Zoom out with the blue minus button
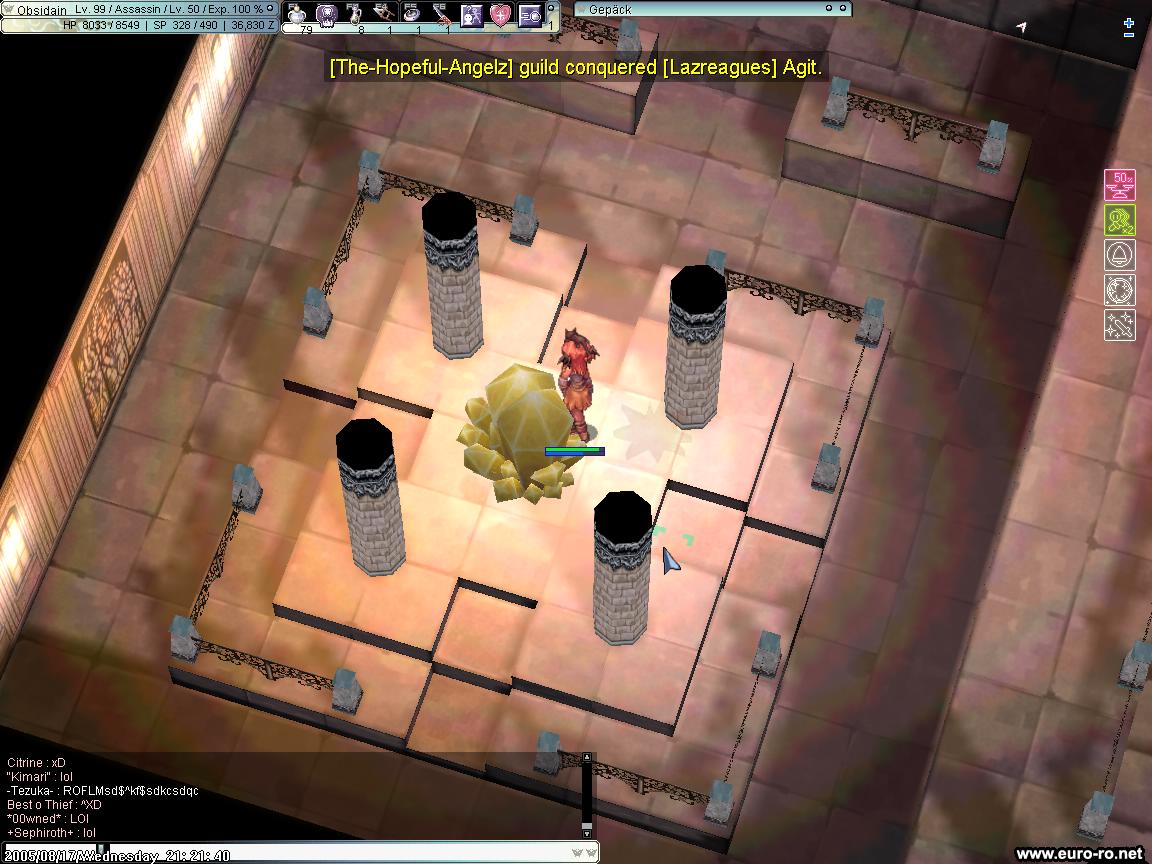 point(1129,35)
